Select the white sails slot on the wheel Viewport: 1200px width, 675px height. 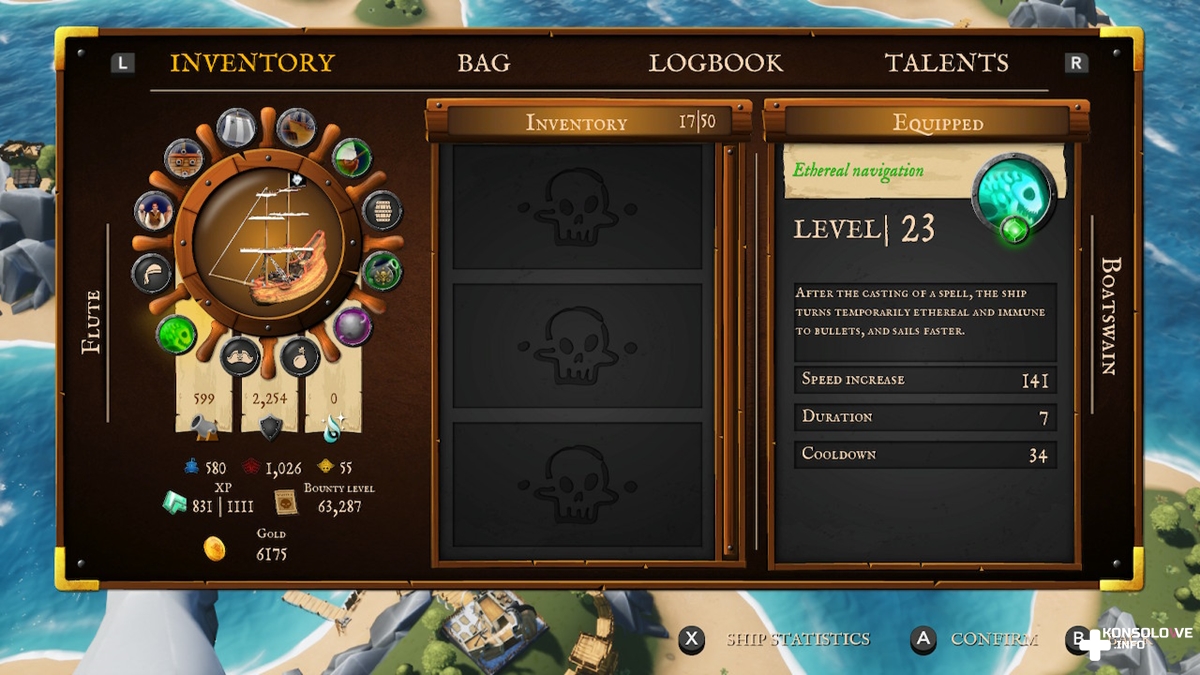[x=237, y=128]
